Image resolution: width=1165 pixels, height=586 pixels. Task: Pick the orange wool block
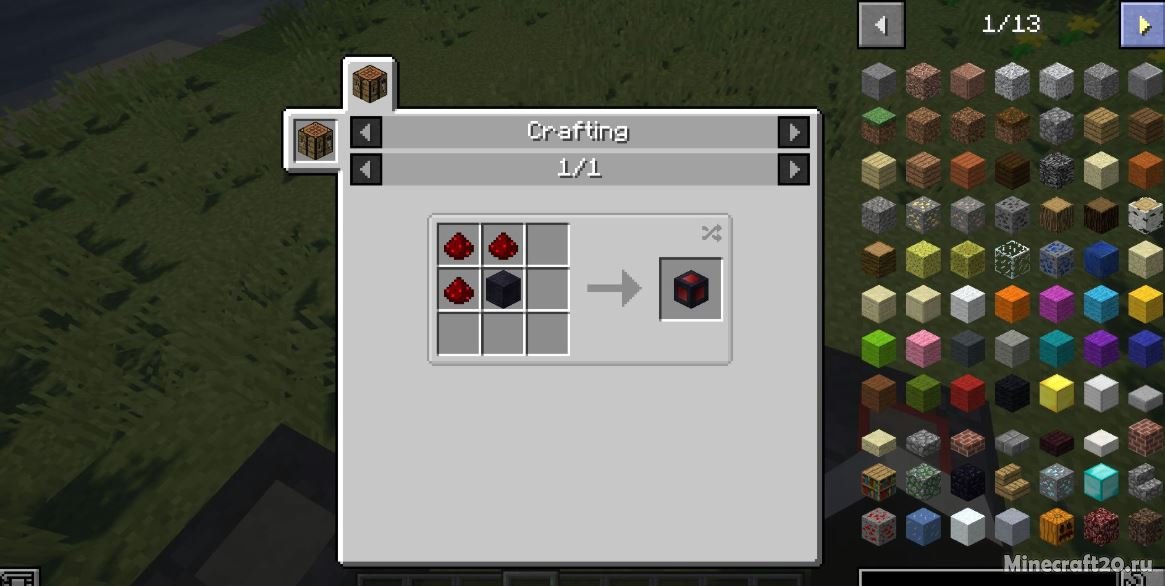tap(1012, 304)
